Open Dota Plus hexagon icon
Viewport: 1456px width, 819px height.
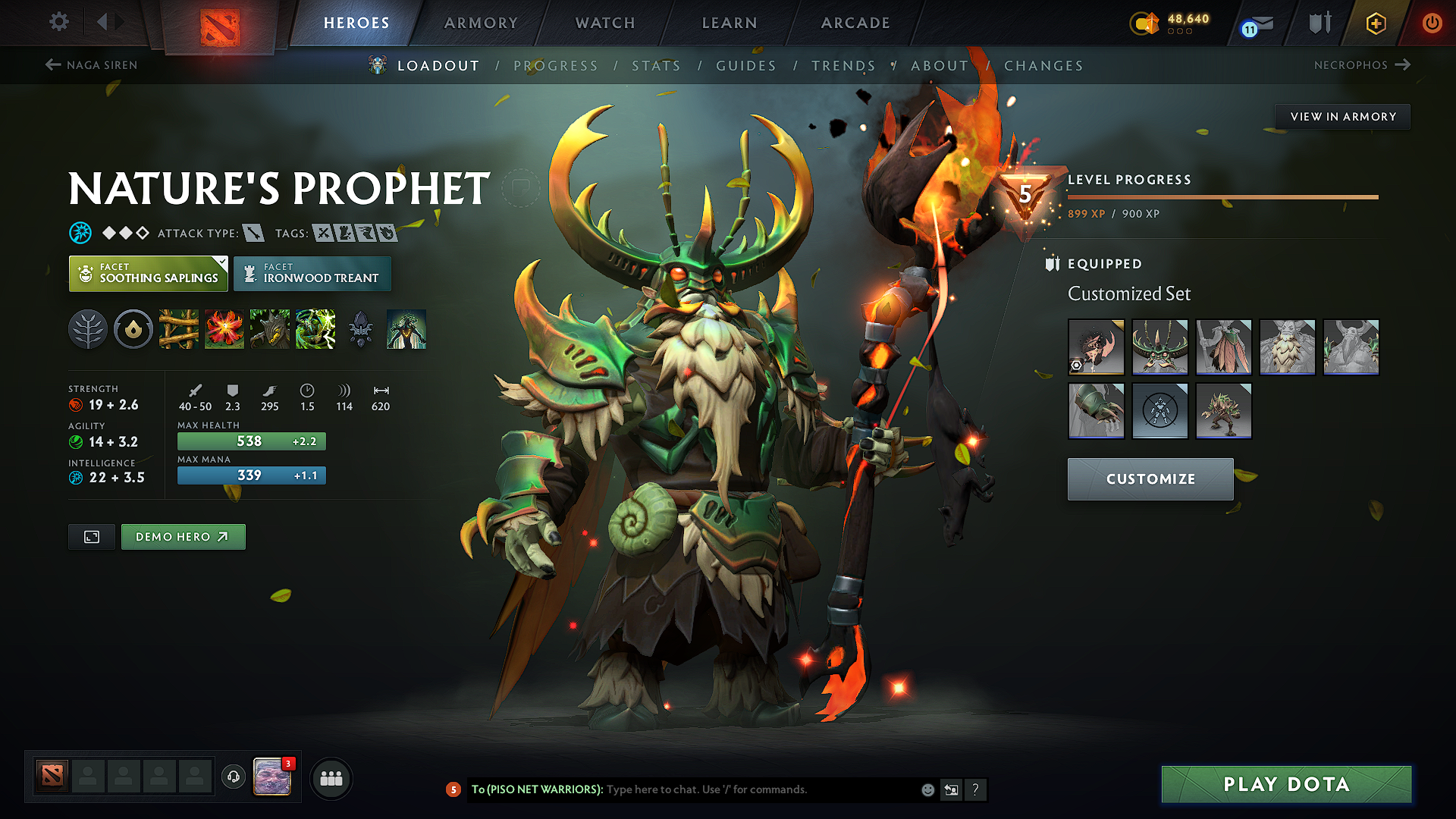1375,23
